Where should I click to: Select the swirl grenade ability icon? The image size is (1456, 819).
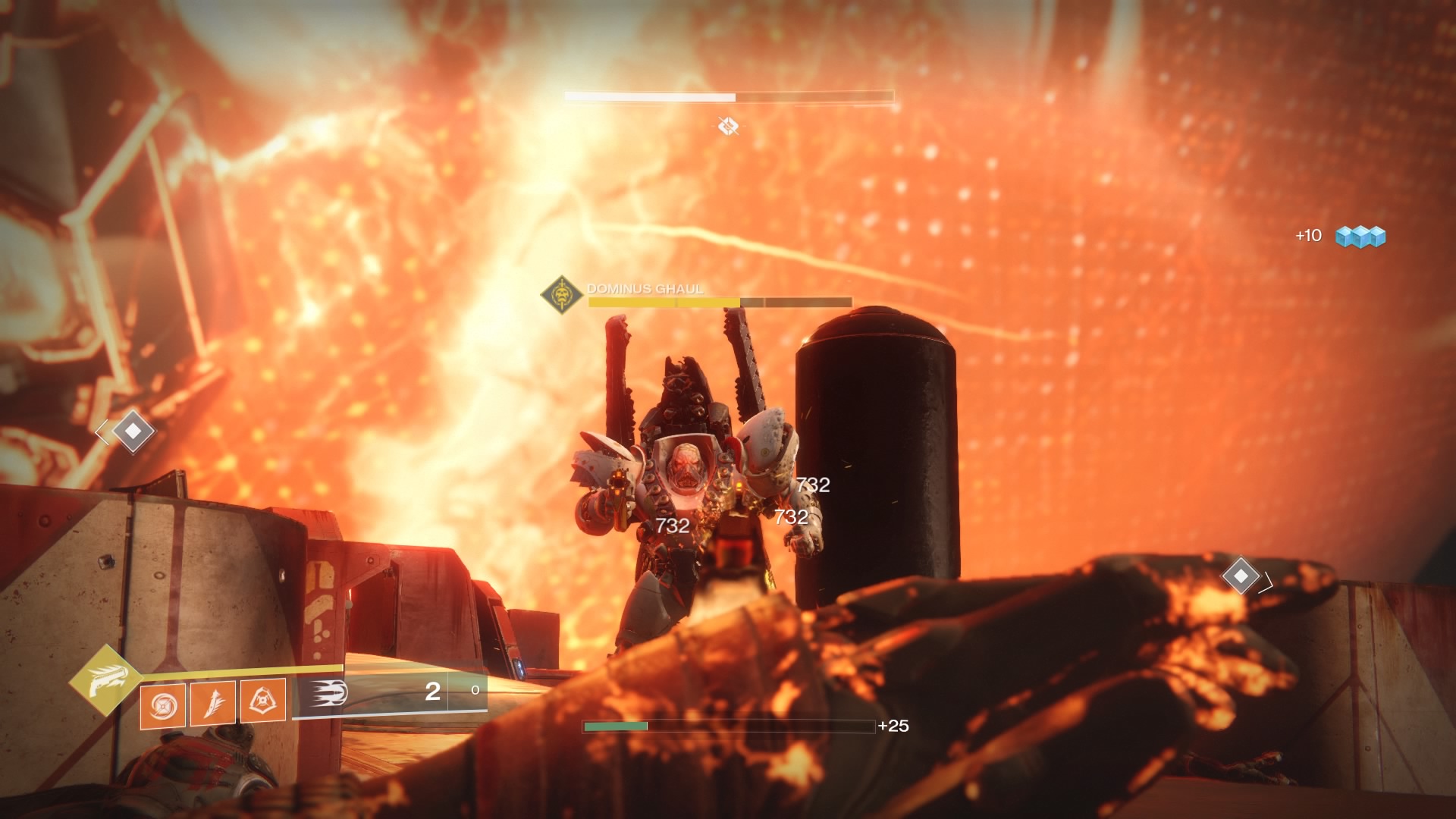(x=162, y=704)
